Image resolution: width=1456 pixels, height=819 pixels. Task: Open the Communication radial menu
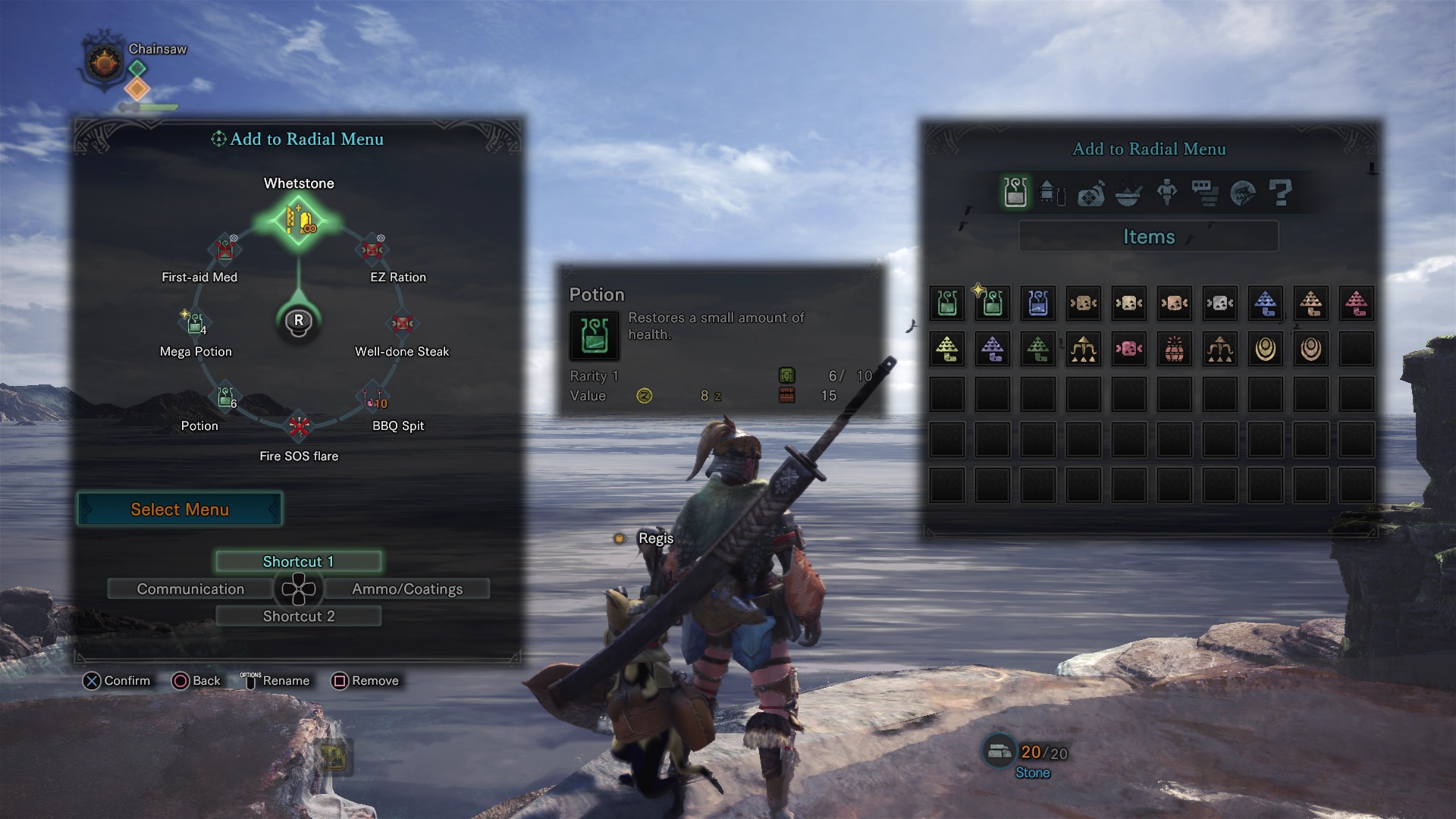[x=190, y=589]
